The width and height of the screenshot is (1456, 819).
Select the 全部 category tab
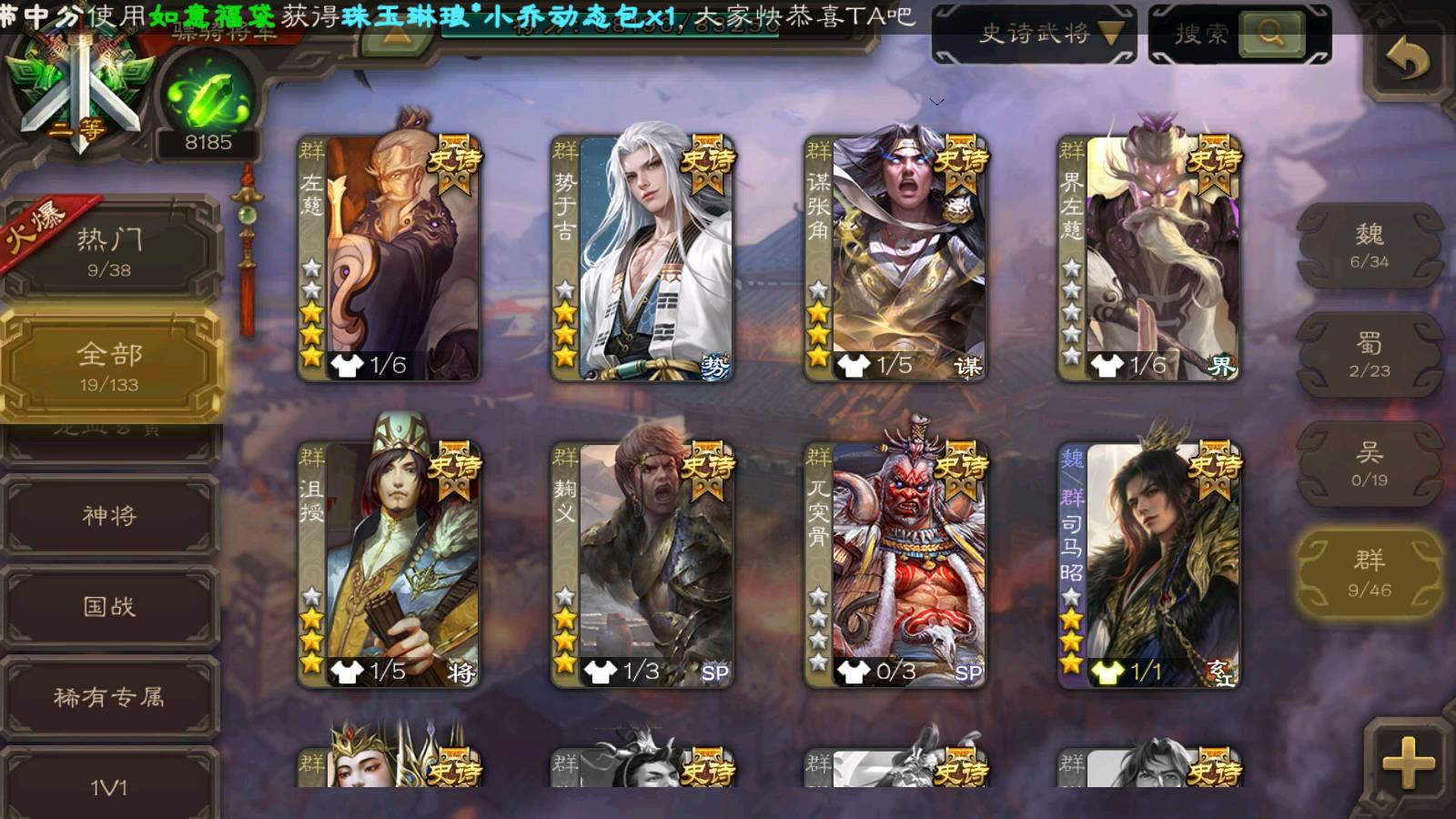pos(109,366)
